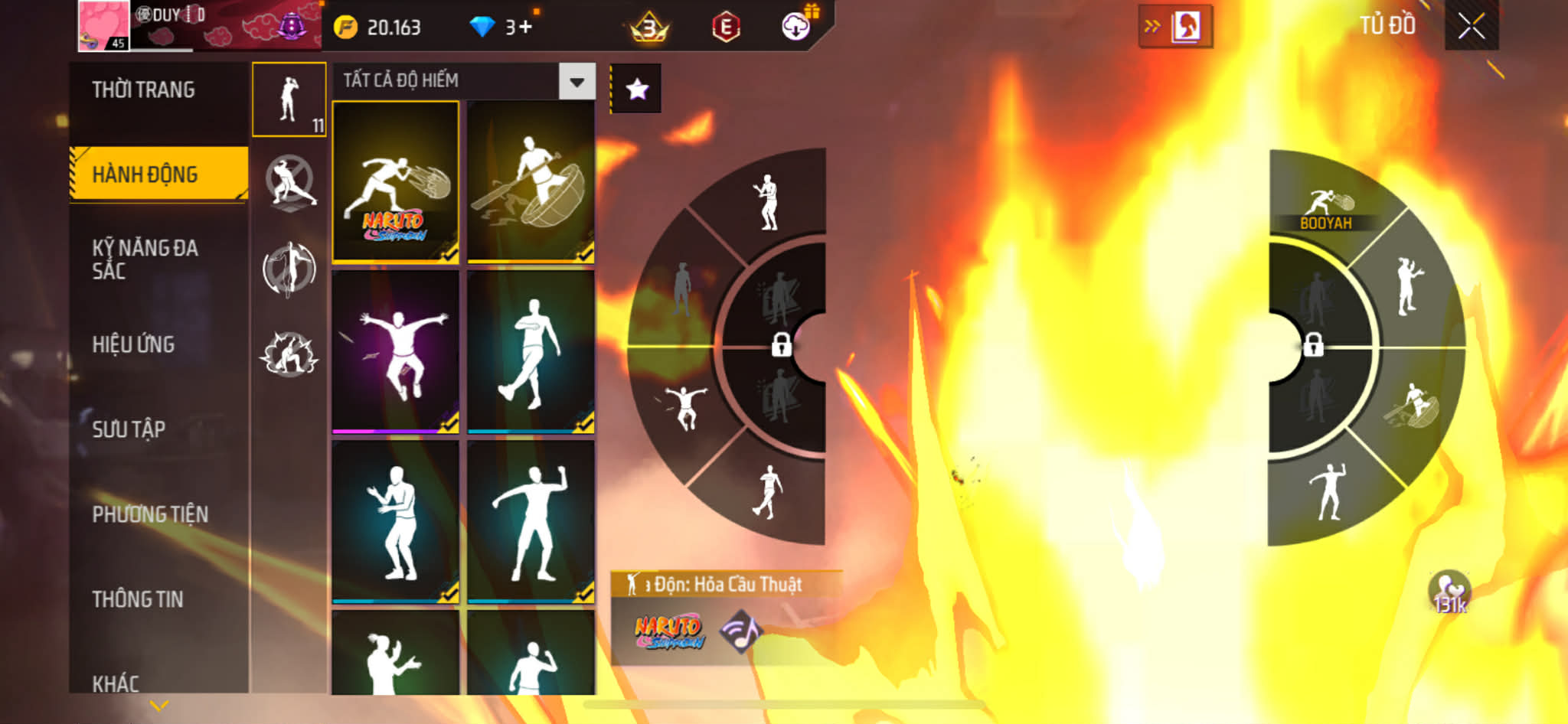Image resolution: width=1568 pixels, height=724 pixels.
Task: Switch to the Hiệu Ứng category
Action: (134, 344)
